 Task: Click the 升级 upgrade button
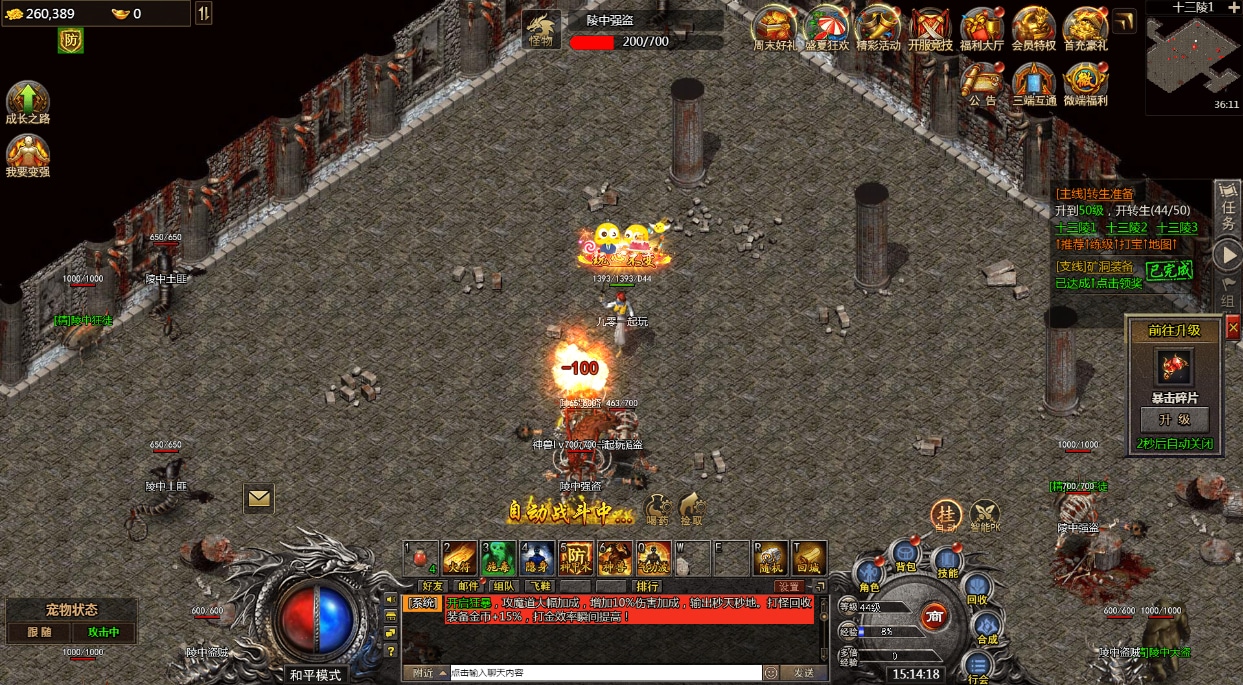click(1175, 419)
